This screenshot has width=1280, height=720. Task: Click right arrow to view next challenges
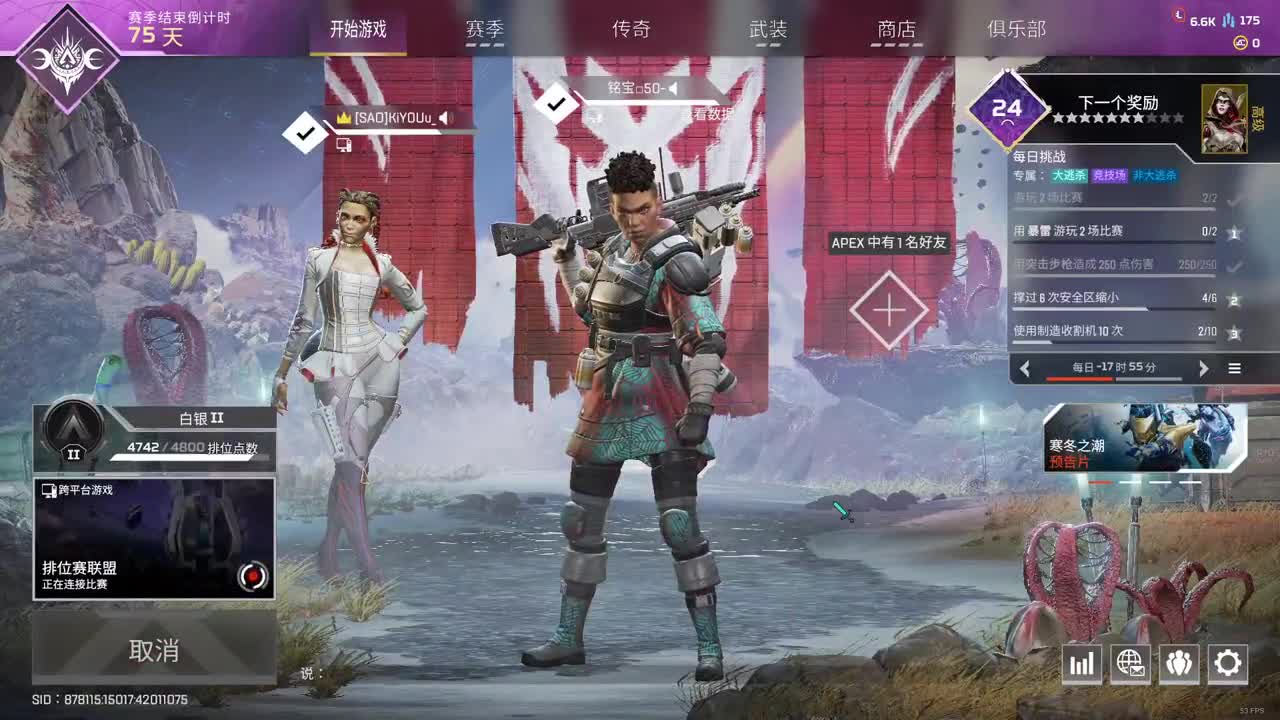(1205, 368)
